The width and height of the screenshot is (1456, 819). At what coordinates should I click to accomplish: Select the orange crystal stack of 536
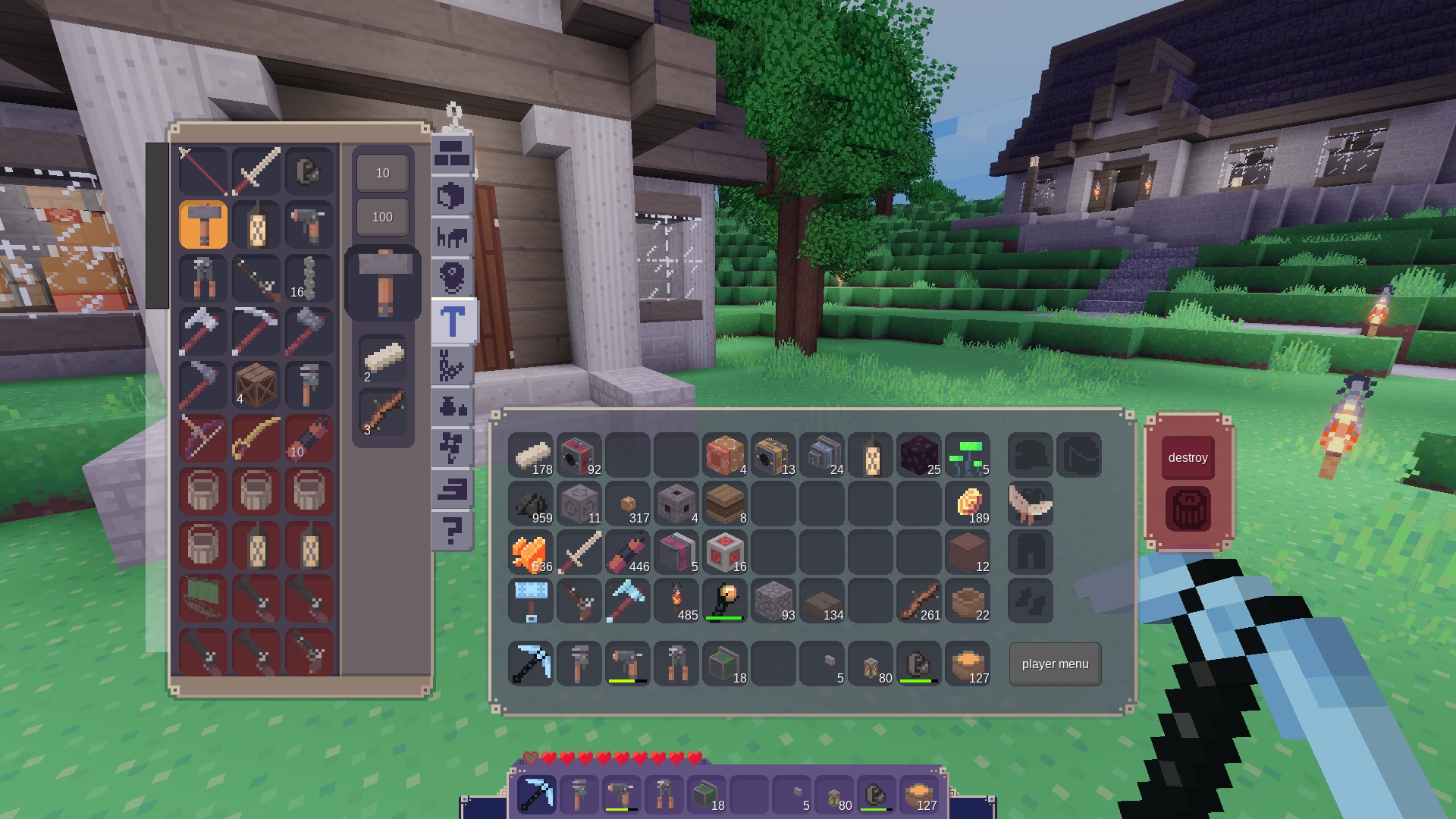point(531,553)
